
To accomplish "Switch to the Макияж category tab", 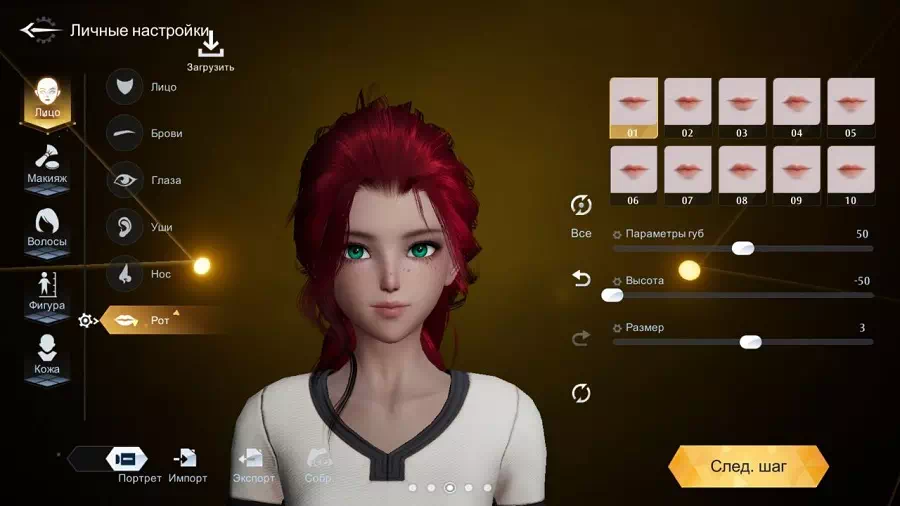I will [x=47, y=164].
